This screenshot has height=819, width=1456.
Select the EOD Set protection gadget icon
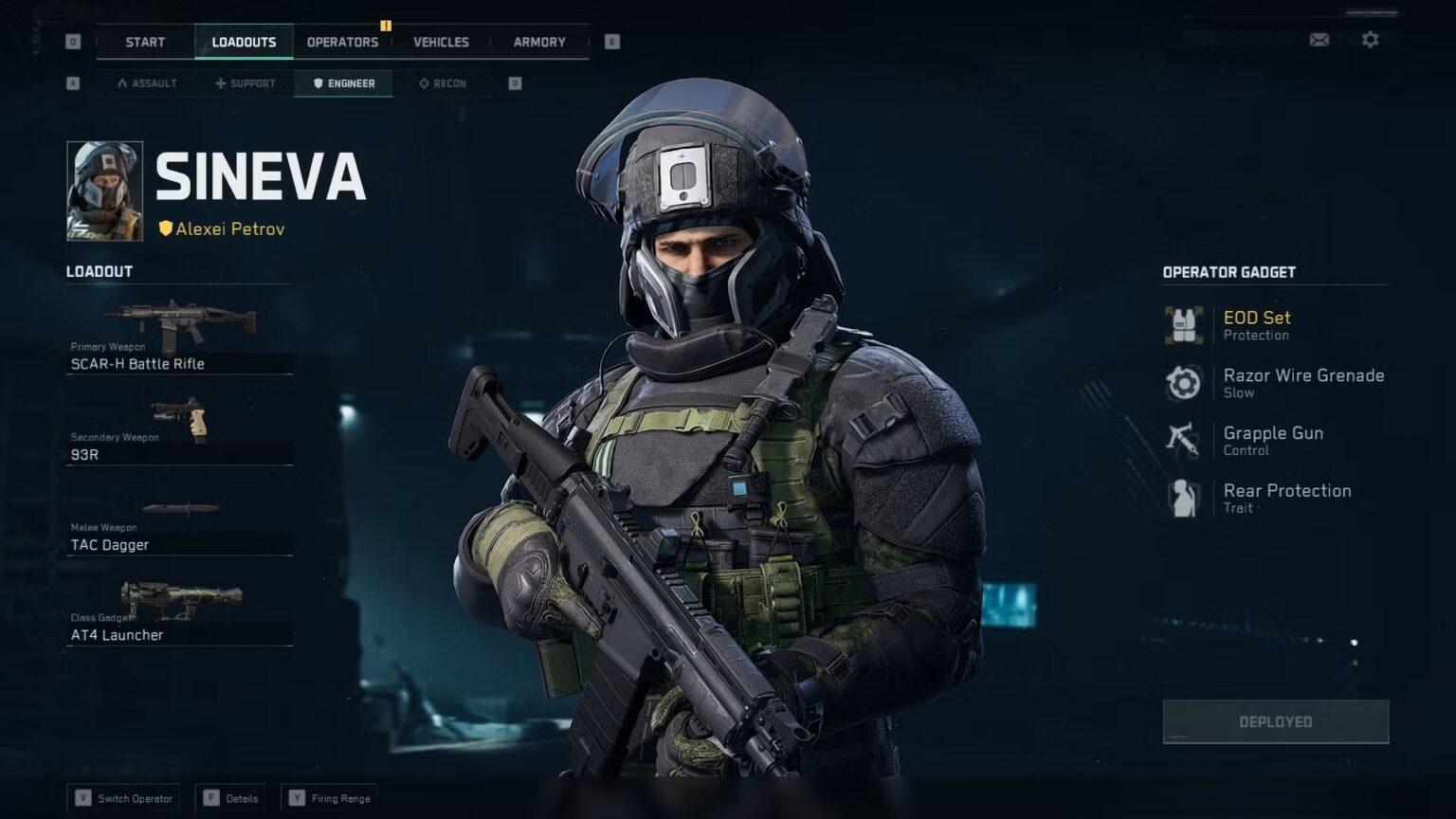pos(1183,322)
